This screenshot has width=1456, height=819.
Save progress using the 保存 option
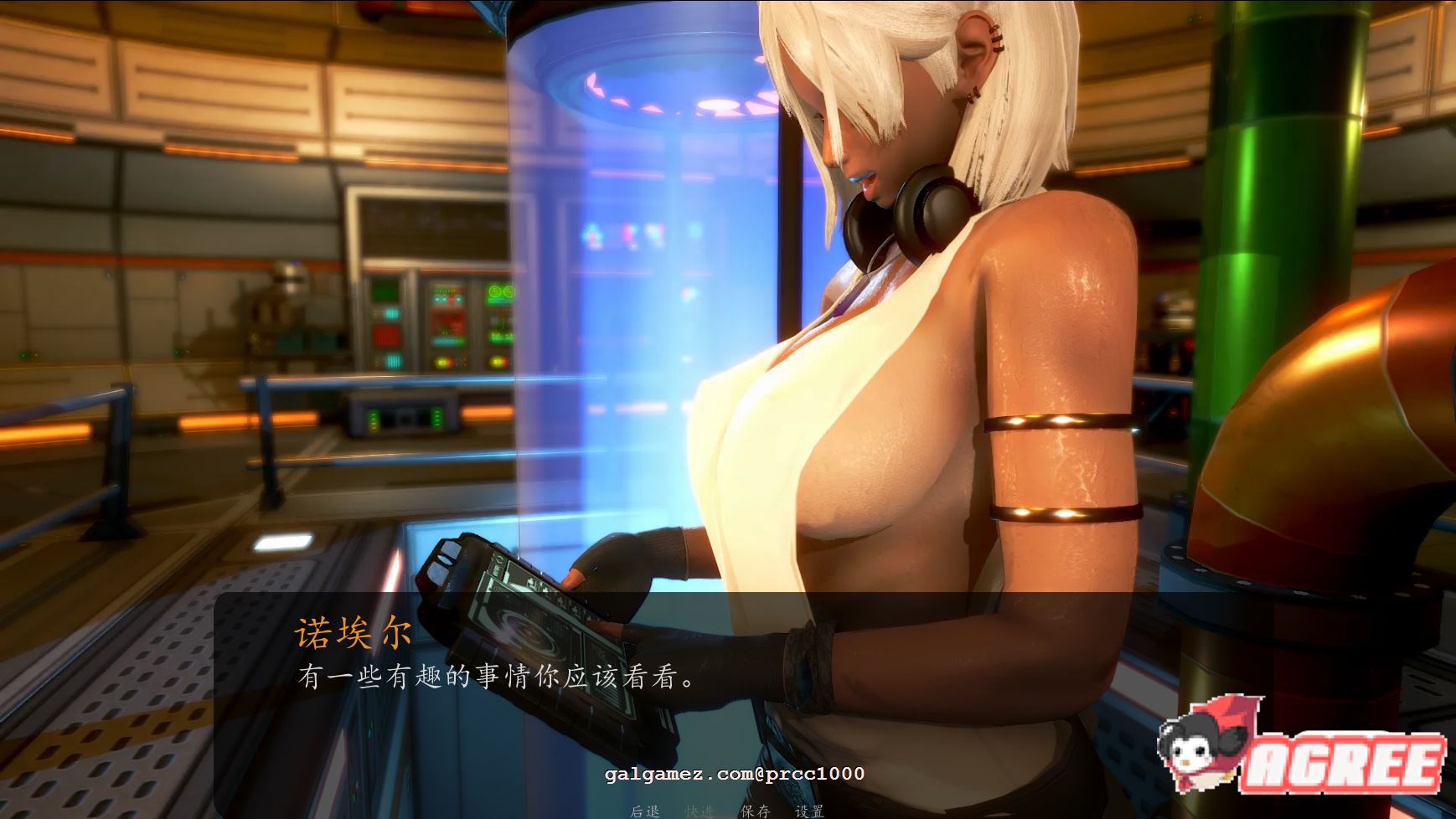click(x=756, y=810)
